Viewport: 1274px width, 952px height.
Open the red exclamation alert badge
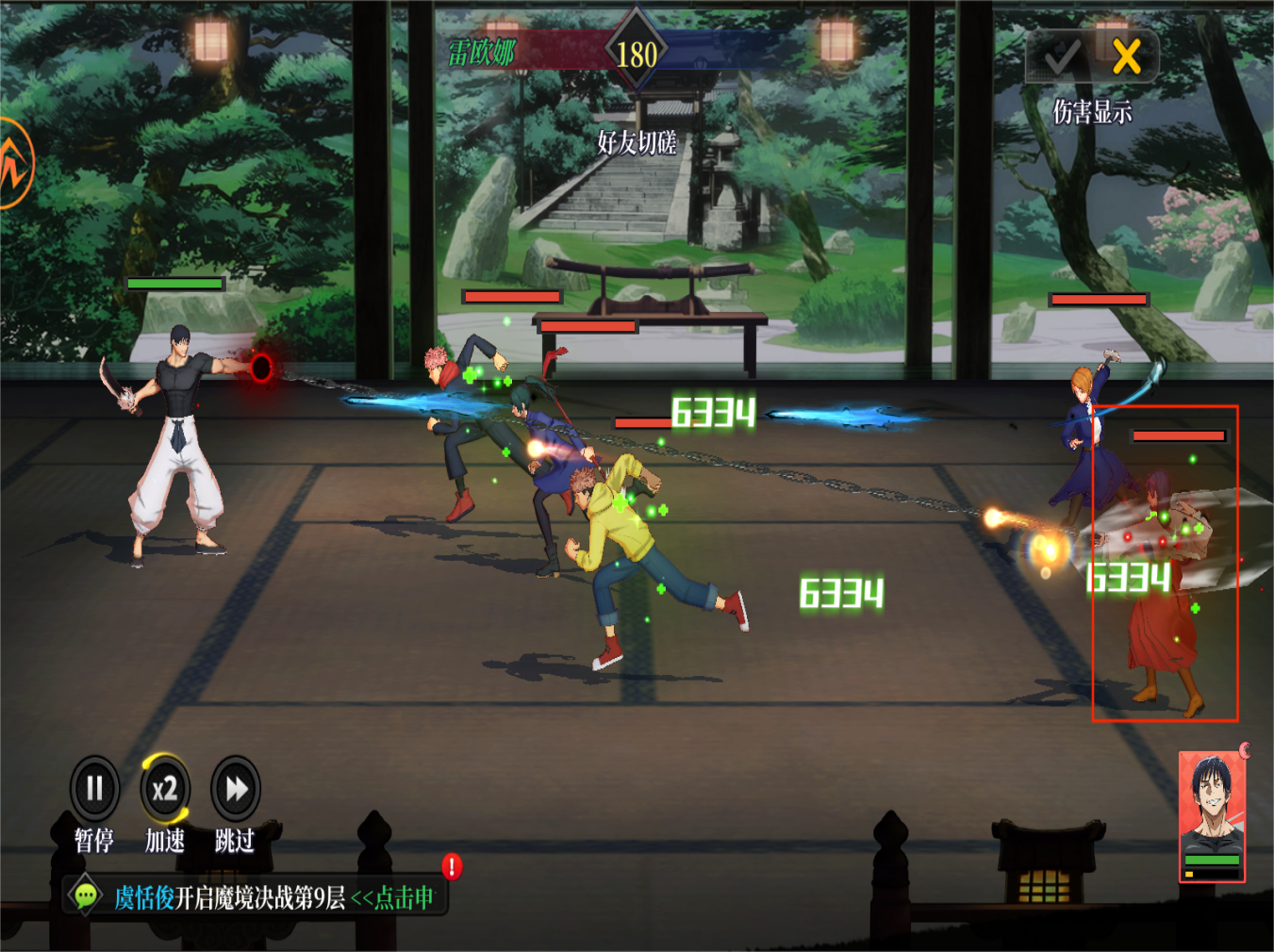[452, 866]
